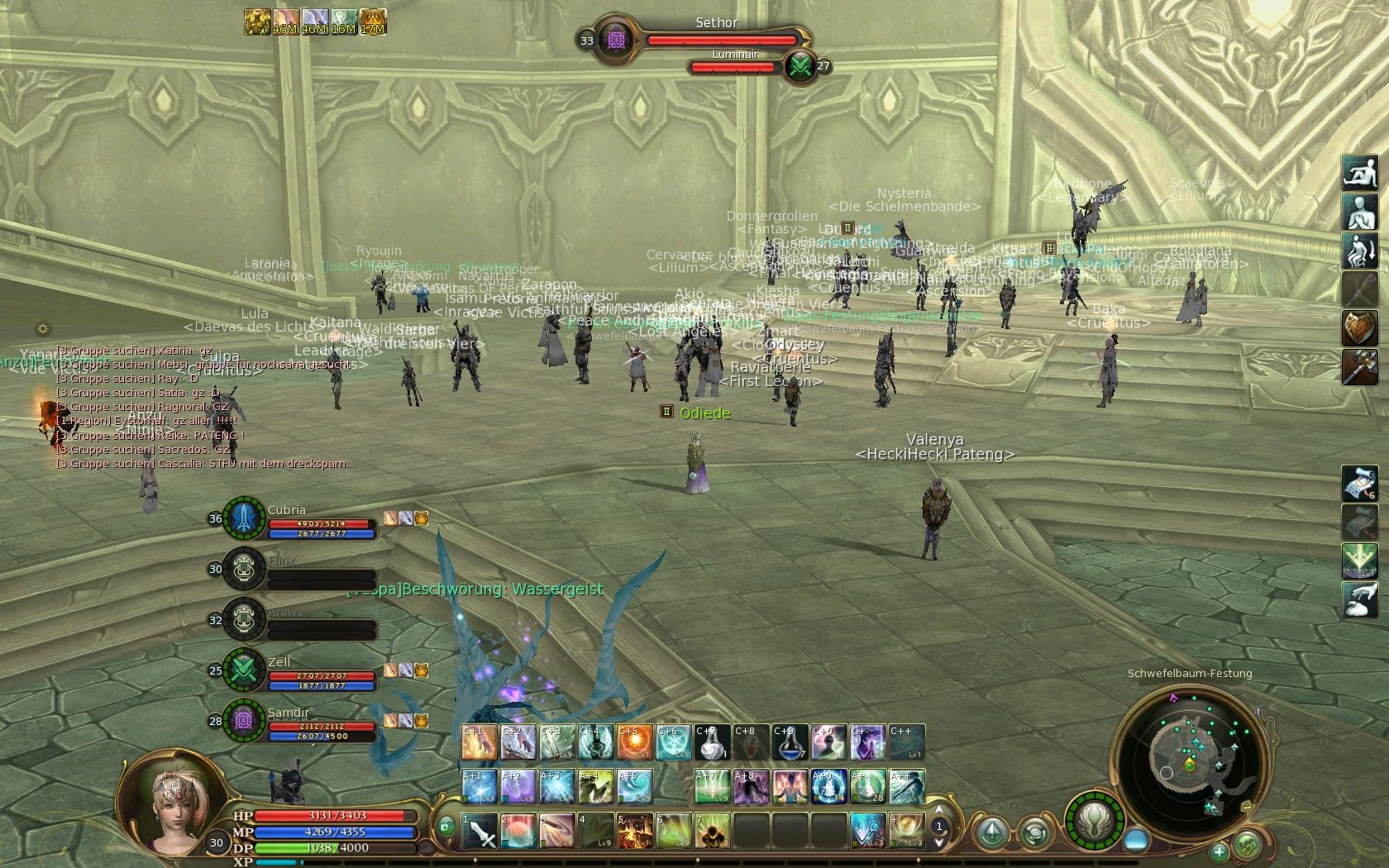
Task: Click the Sethor target portrait
Action: (x=615, y=39)
